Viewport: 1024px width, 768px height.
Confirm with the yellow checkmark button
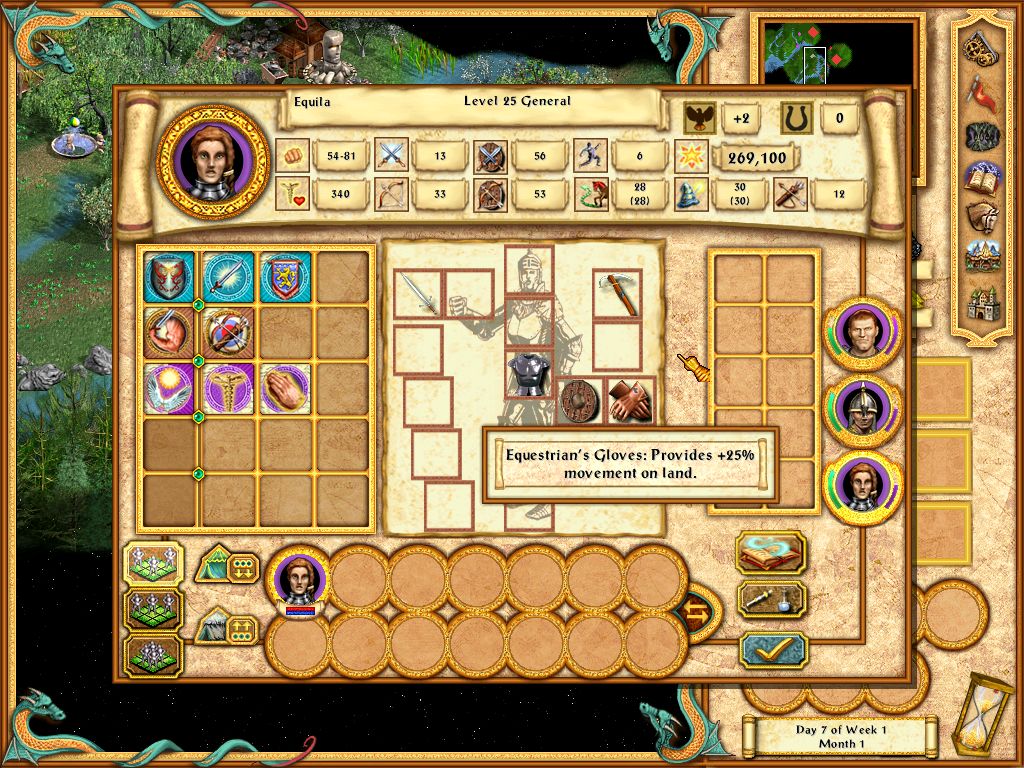click(772, 650)
